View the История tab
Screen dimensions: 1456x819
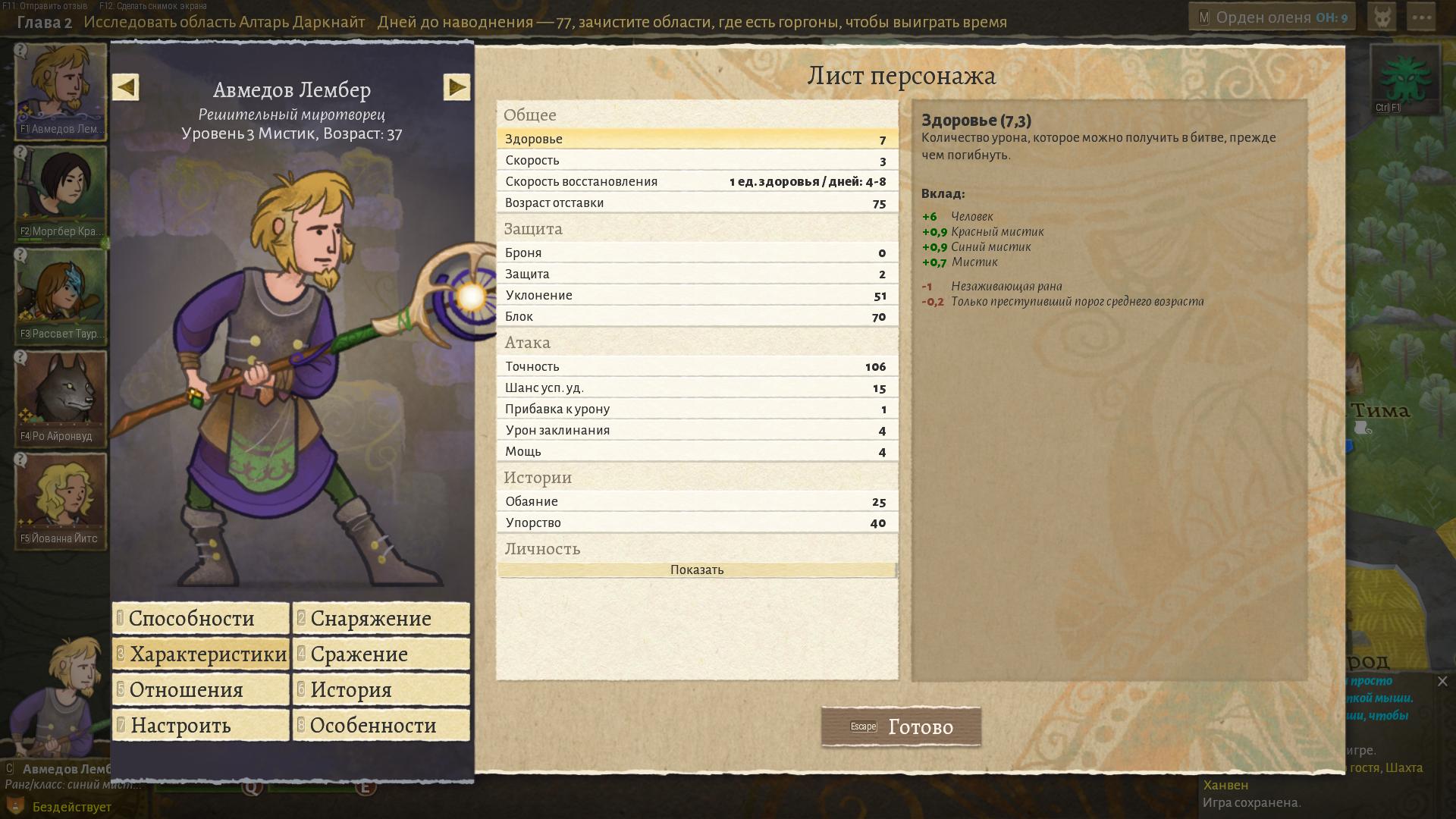click(x=381, y=689)
